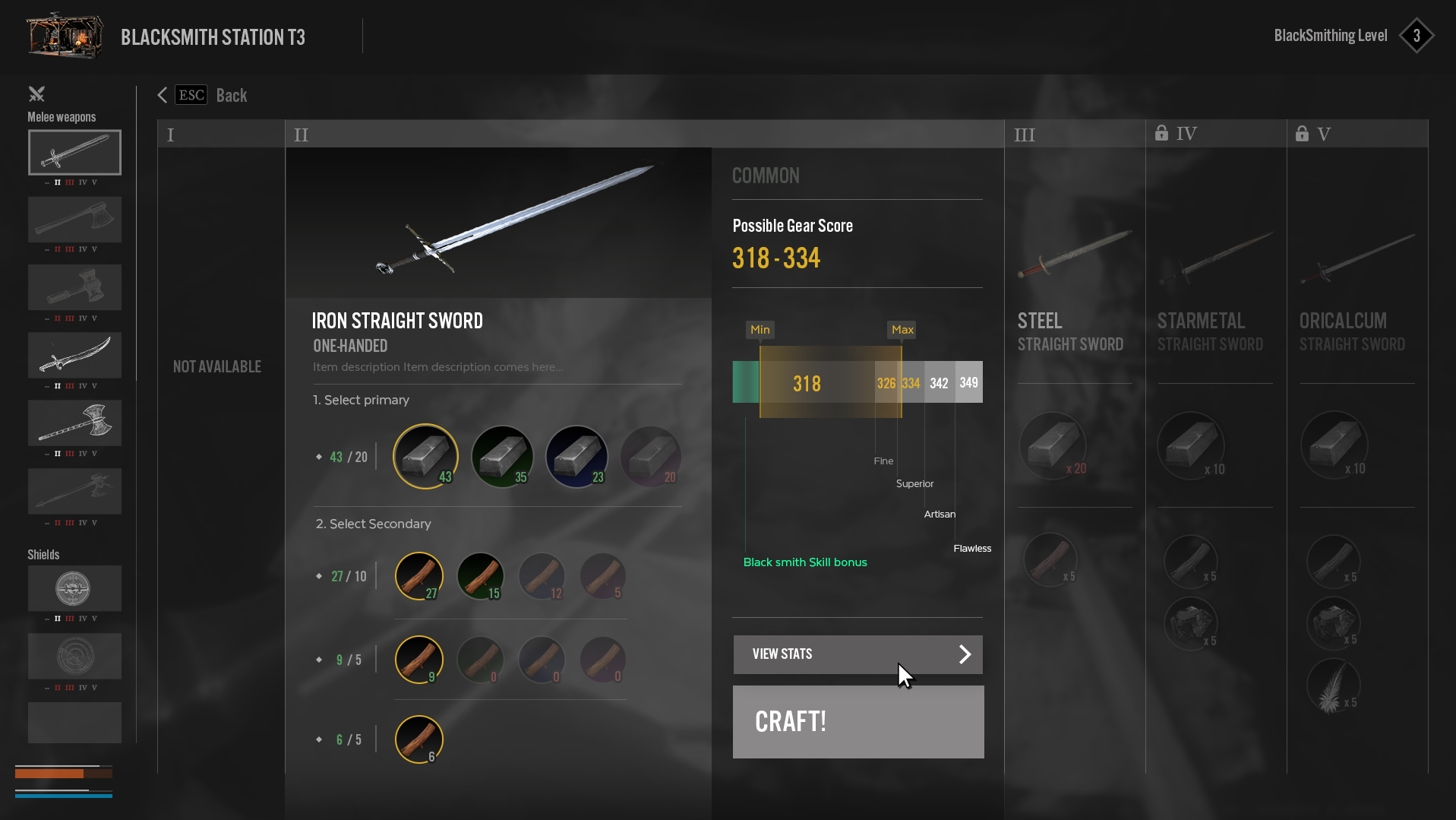
Task: Choose the green iron ingot with 35
Action: pyautogui.click(x=502, y=456)
